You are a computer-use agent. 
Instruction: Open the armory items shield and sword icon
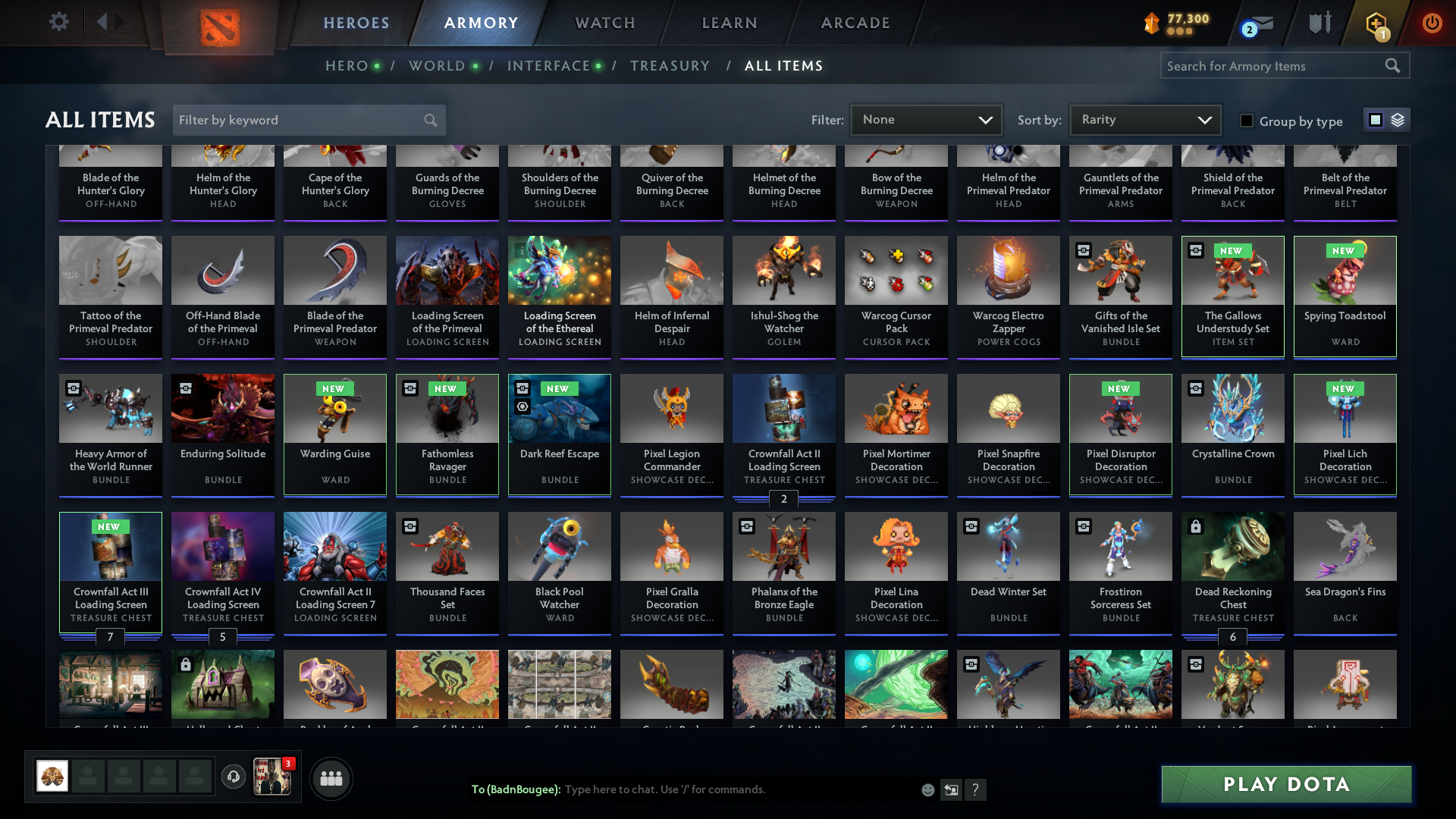pyautogui.click(x=1319, y=23)
